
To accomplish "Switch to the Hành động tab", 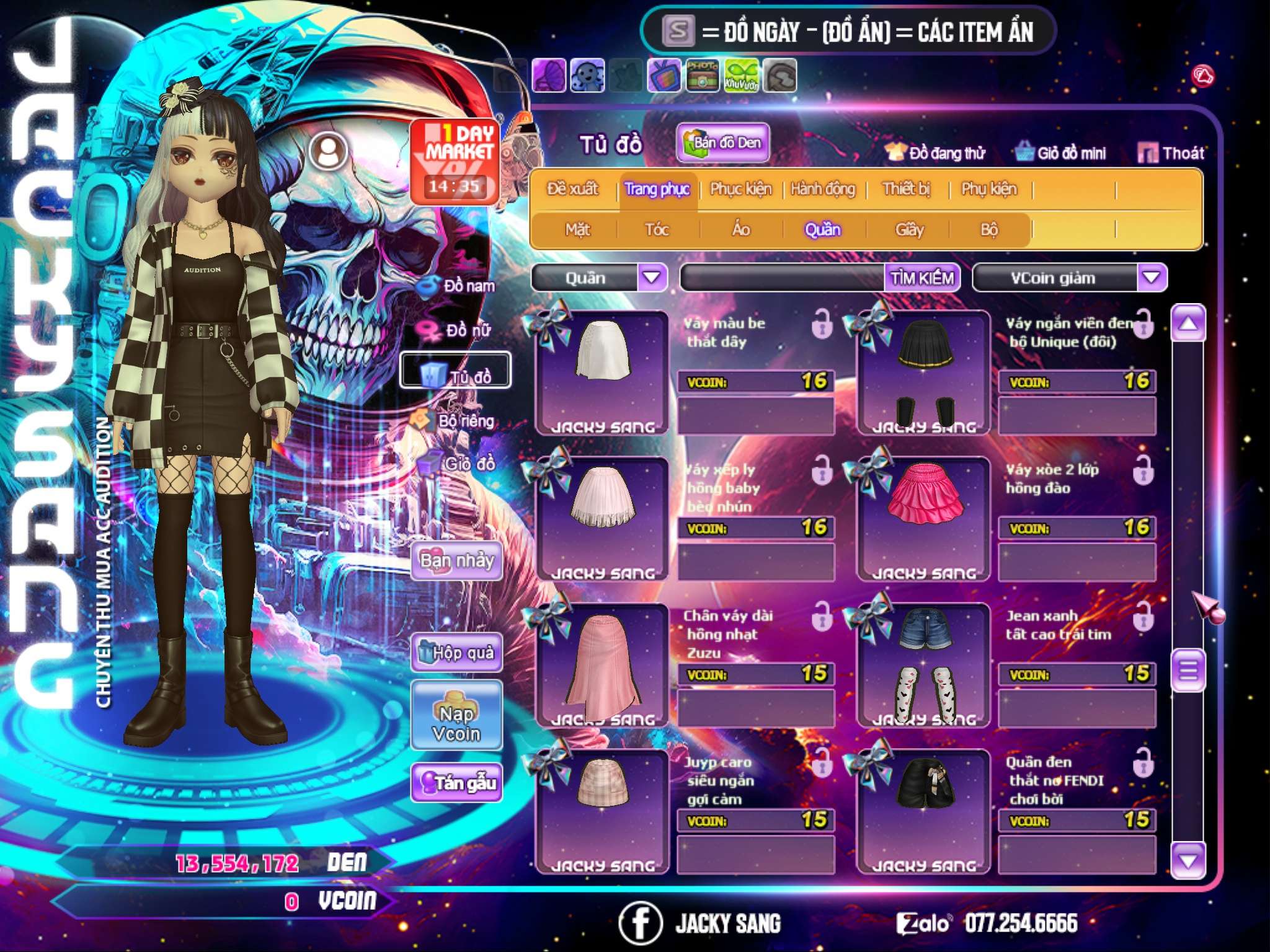I will tap(822, 189).
